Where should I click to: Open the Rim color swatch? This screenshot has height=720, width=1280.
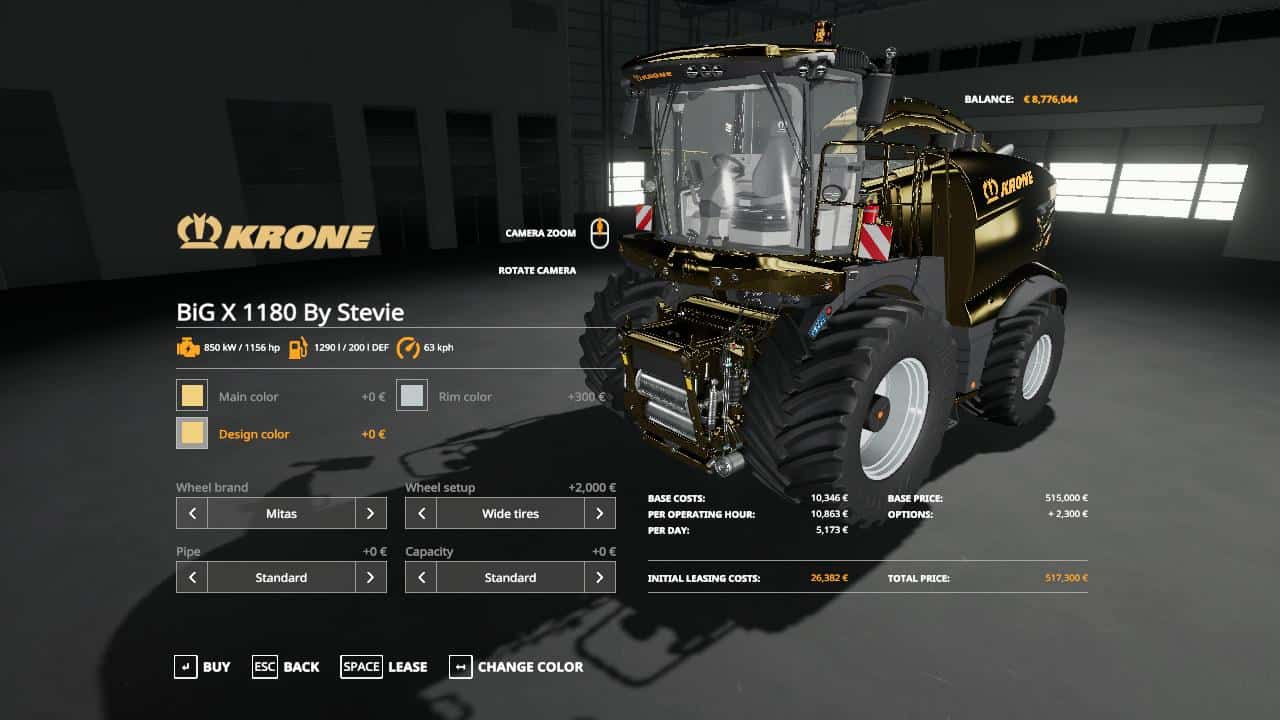point(412,396)
